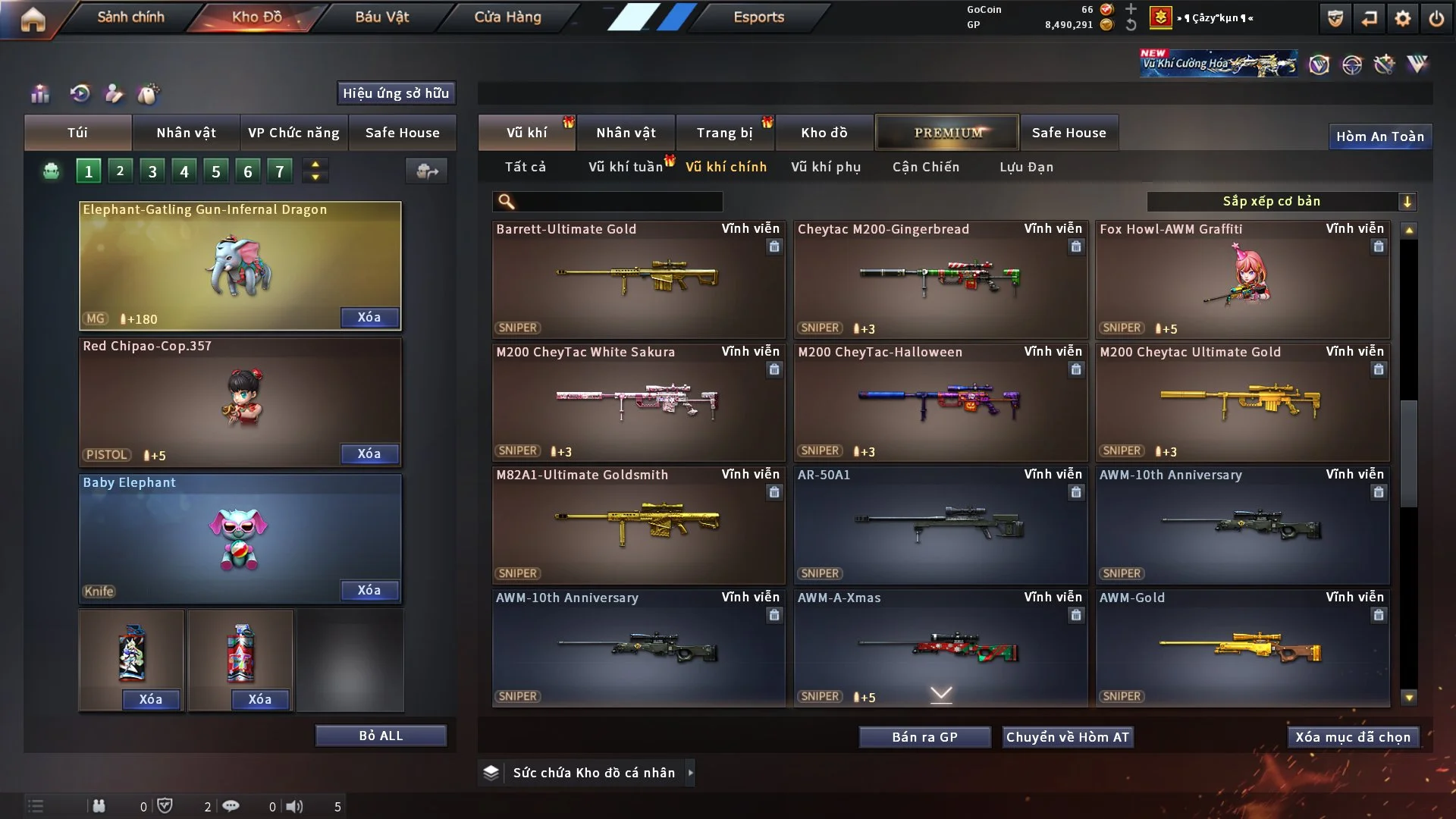This screenshot has height=819, width=1456.
Task: Delete selection with Xóa mục đã chọn
Action: point(1352,737)
